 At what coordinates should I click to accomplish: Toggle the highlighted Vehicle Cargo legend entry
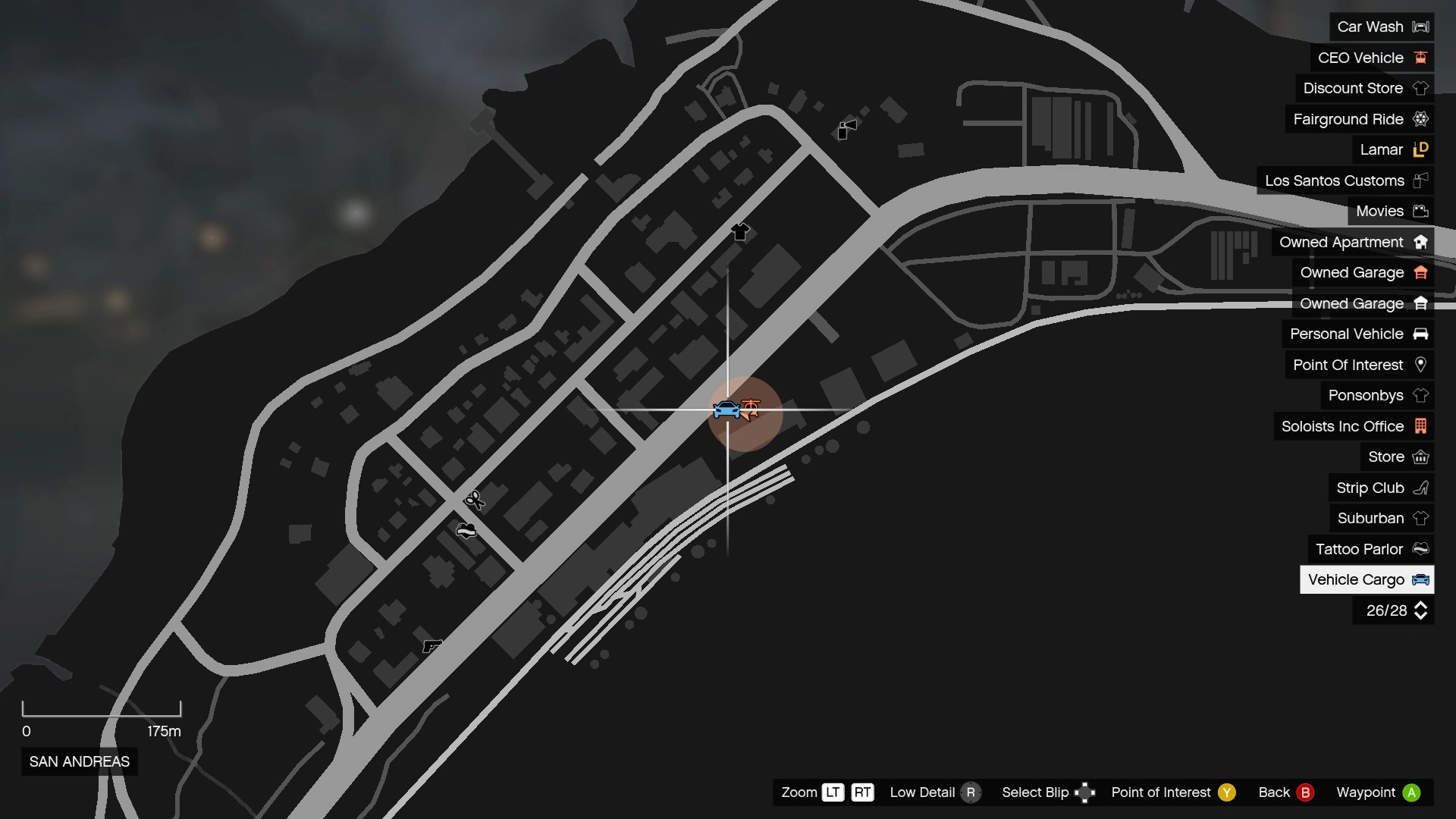[1365, 579]
